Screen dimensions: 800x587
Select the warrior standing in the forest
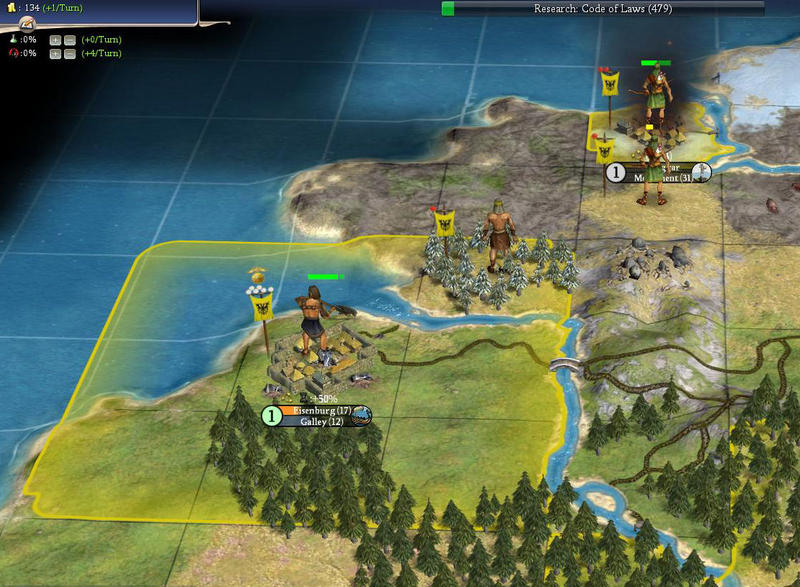point(495,235)
